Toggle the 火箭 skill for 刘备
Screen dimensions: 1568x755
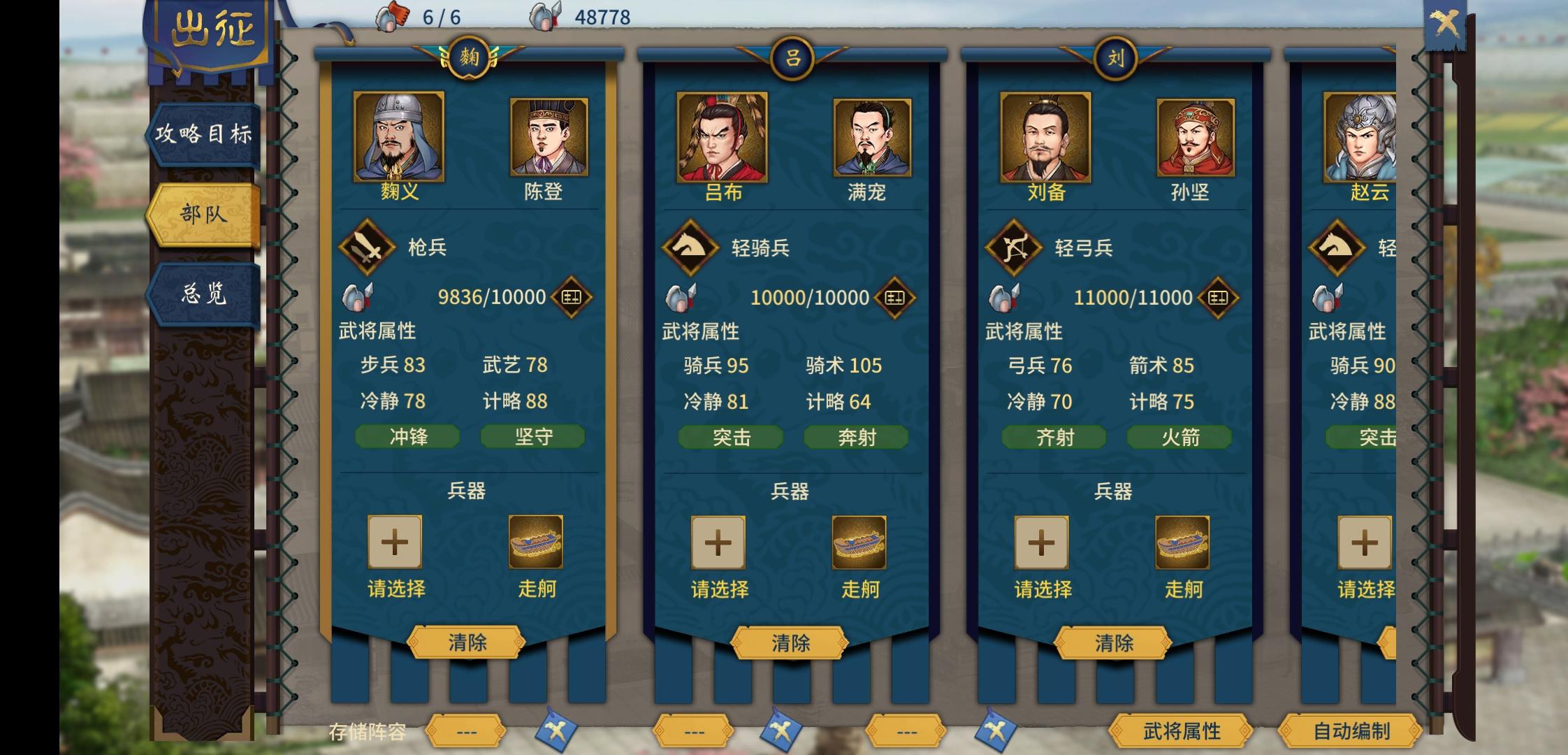(1178, 436)
